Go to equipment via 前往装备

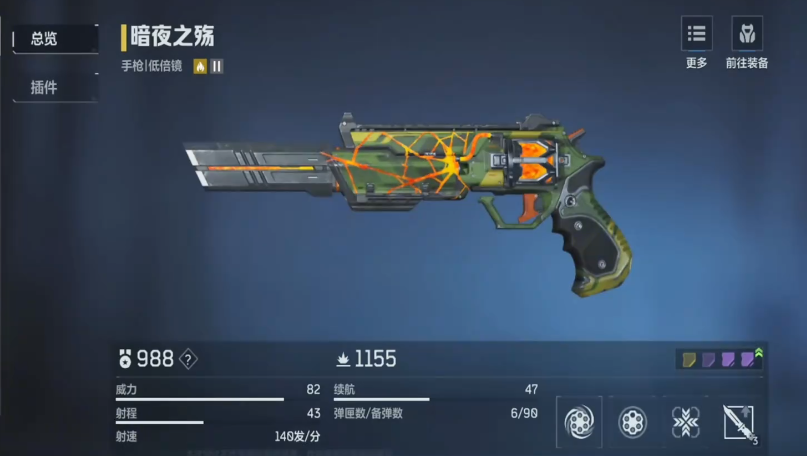747,34
